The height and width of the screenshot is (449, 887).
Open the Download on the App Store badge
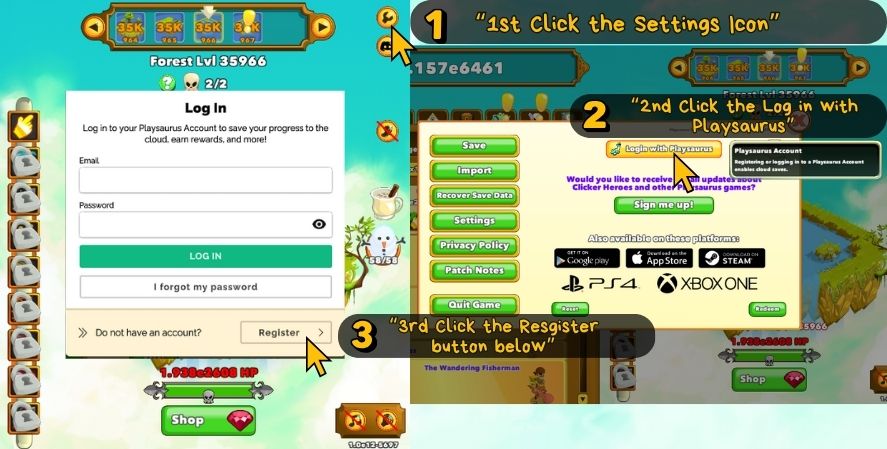pos(659,258)
